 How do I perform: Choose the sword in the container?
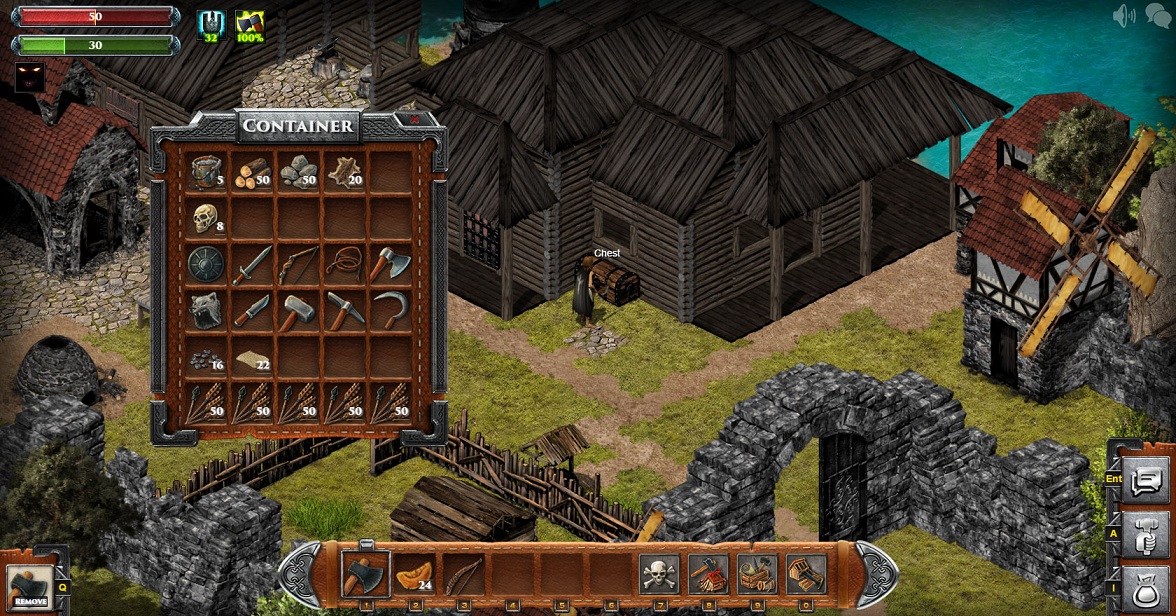click(252, 264)
